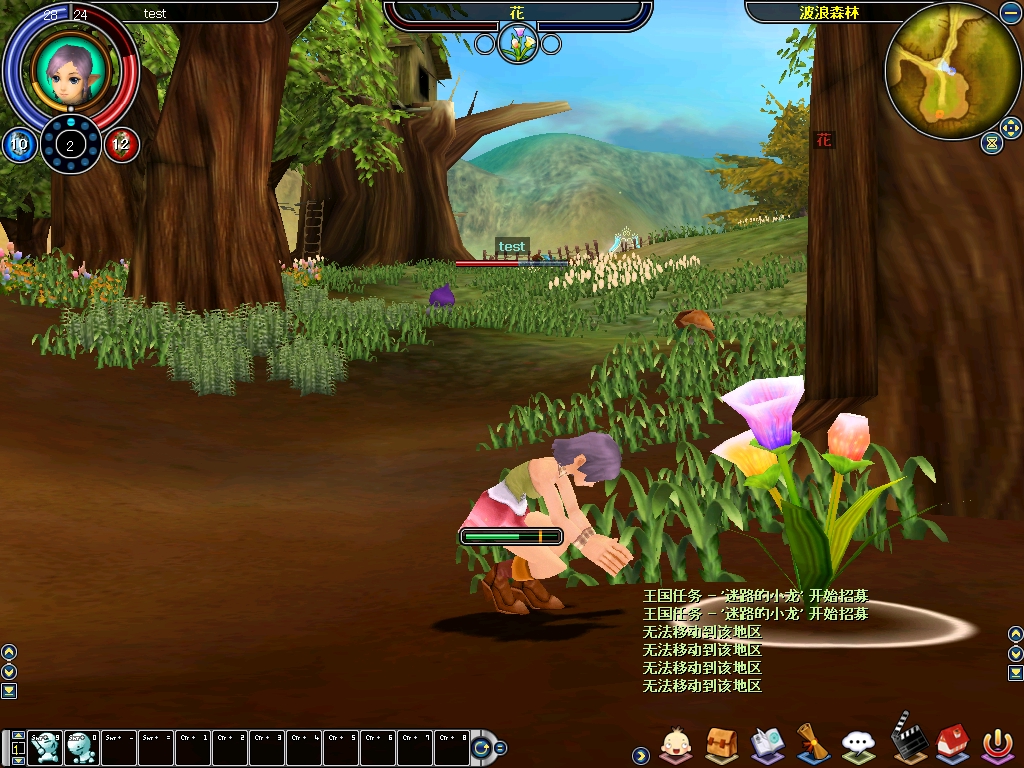This screenshot has height=768, width=1024.
Task: Use the first skill slot labeled Shift+9
Action: point(45,747)
